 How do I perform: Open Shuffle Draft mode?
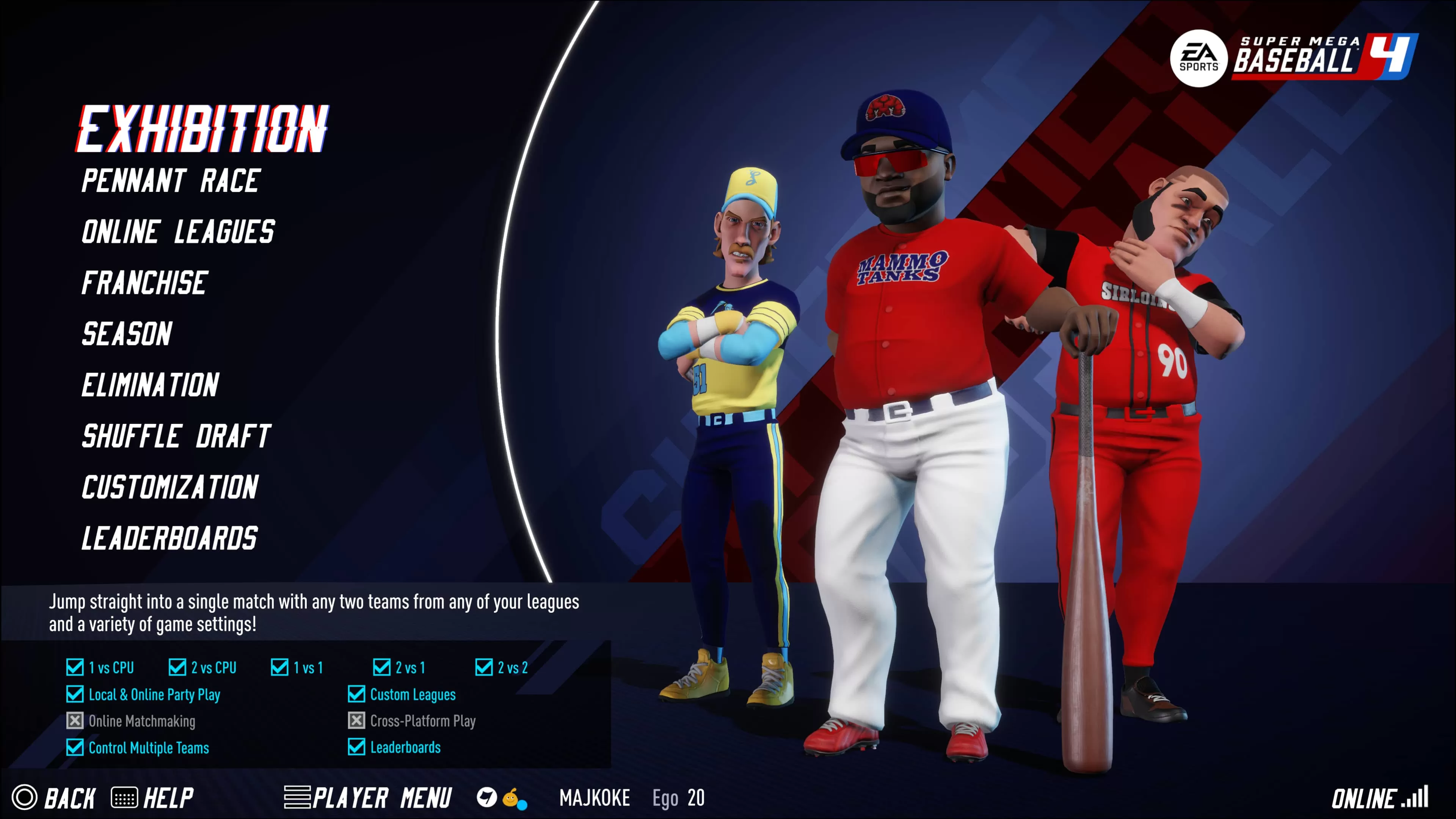(x=176, y=436)
